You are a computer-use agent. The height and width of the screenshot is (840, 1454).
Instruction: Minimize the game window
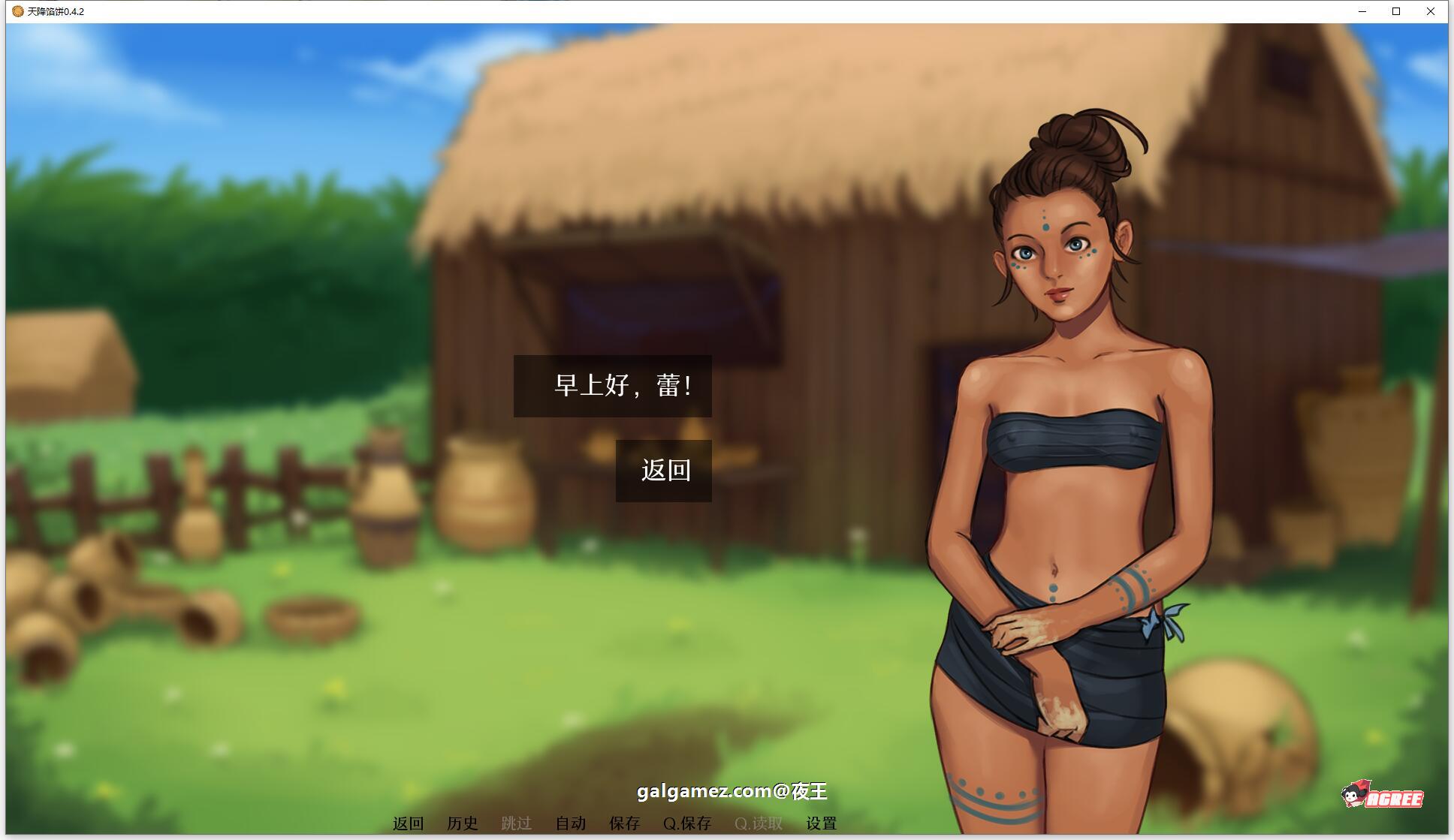pos(1362,11)
